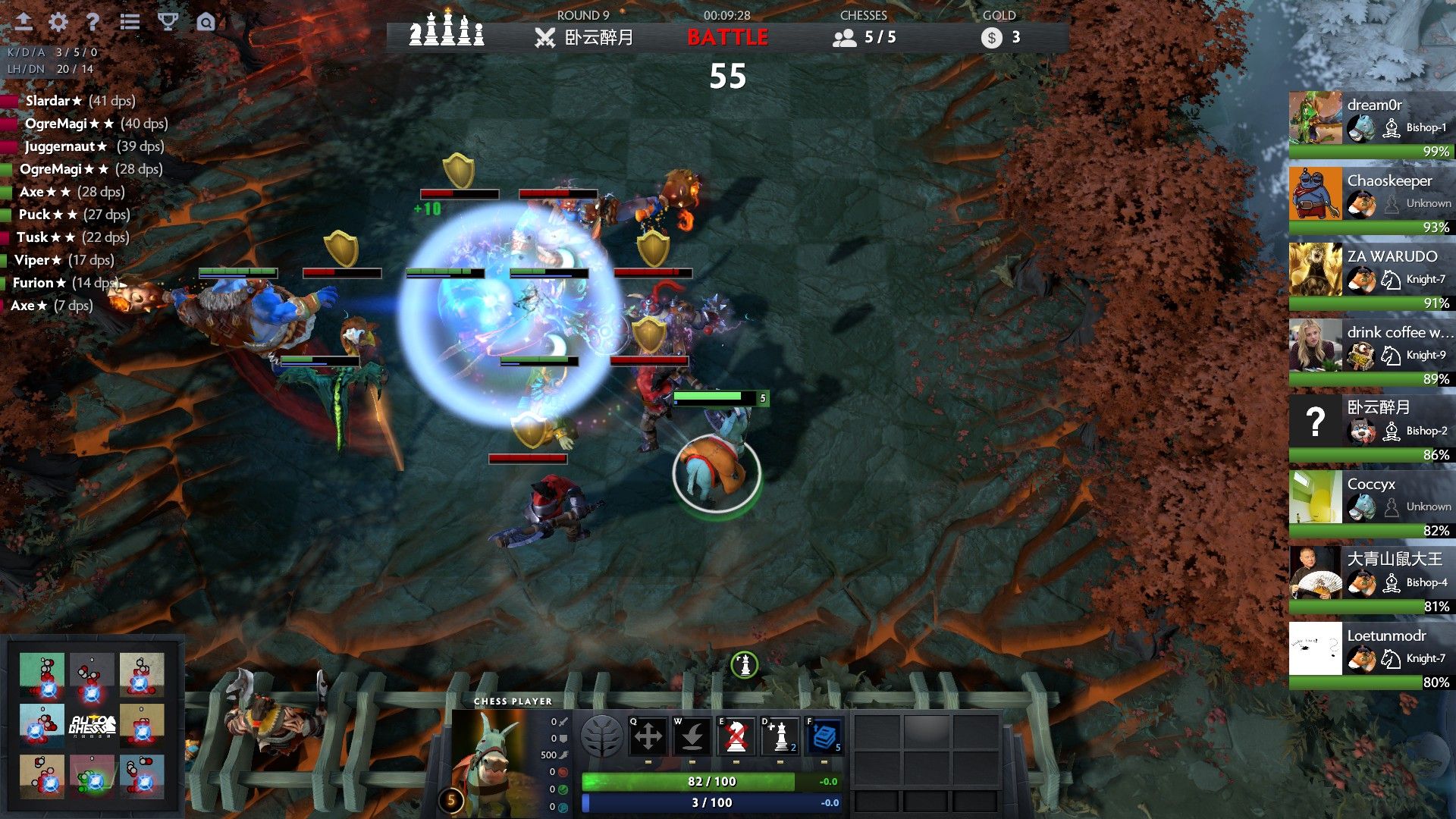Activate the D buy chess ability
The image size is (1456, 819).
[x=780, y=735]
